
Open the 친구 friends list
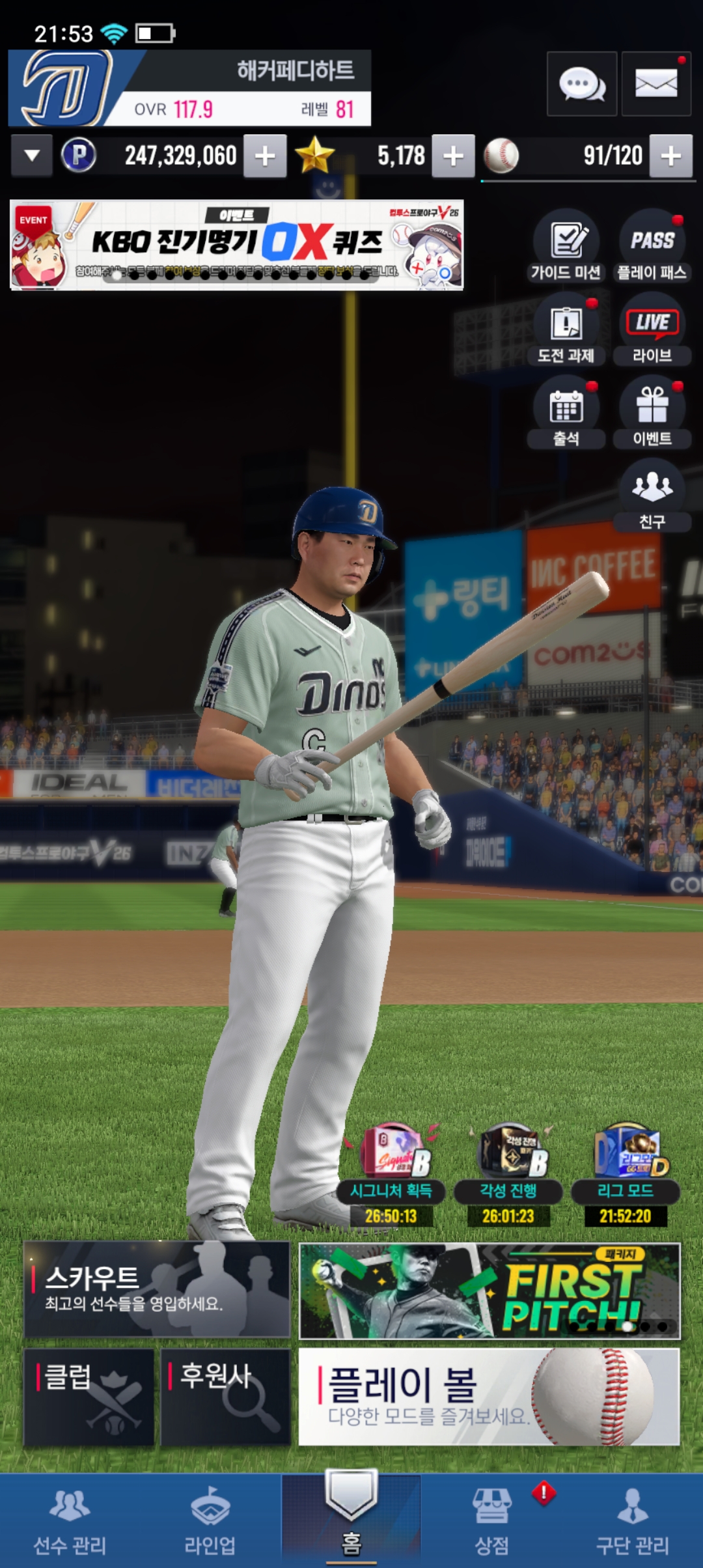652,495
